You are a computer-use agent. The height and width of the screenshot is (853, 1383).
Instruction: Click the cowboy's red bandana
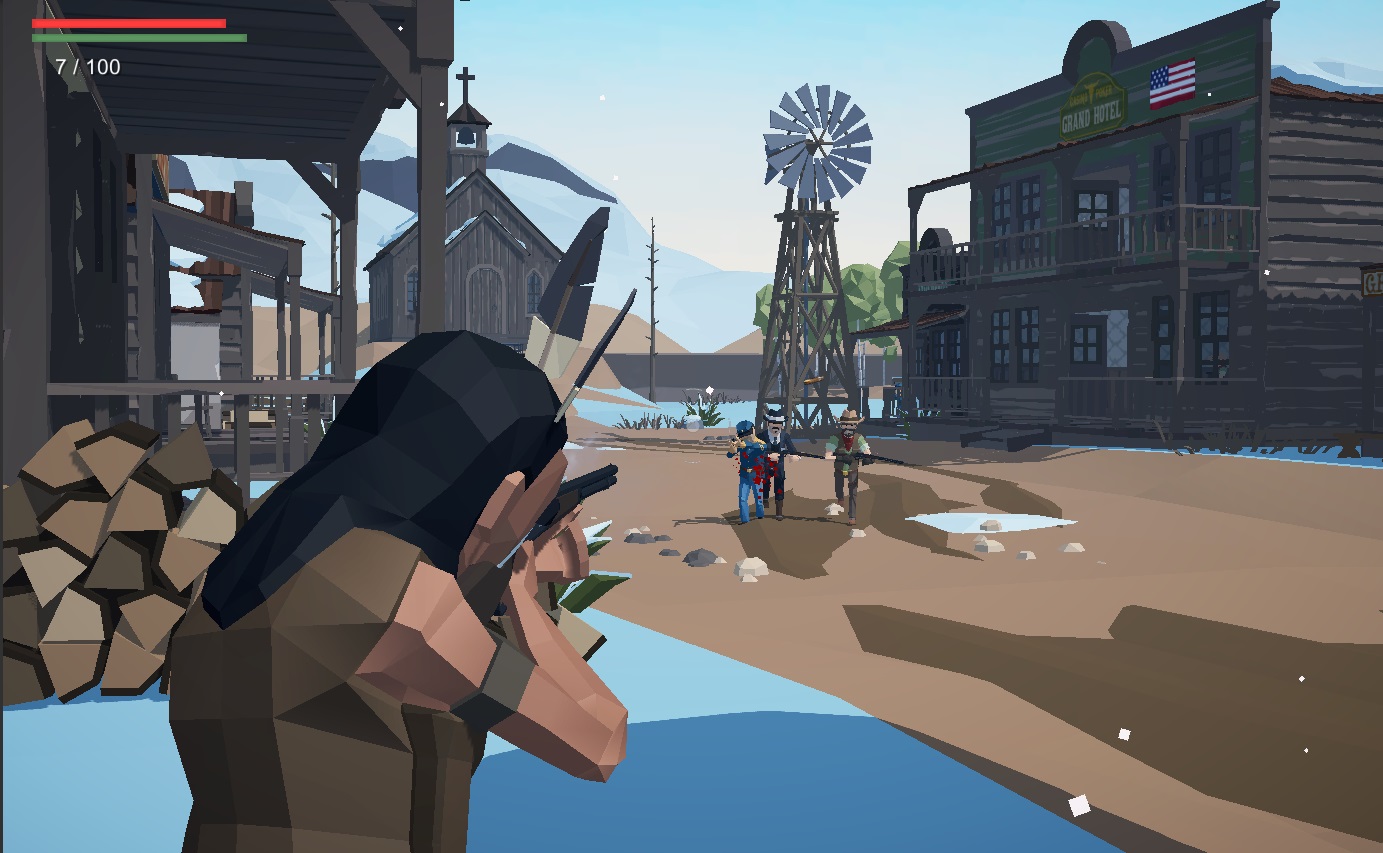point(848,442)
